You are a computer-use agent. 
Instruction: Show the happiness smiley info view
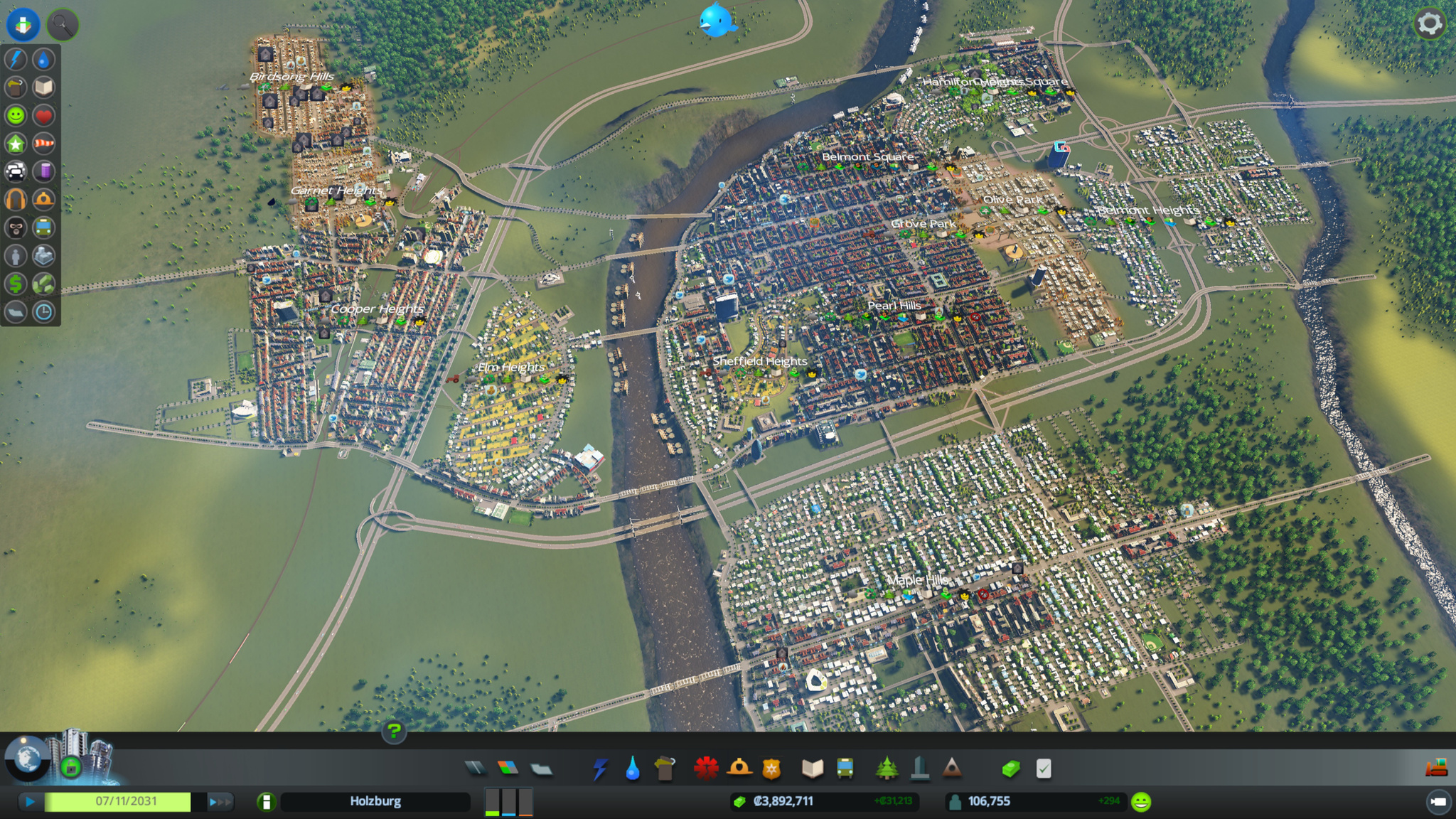click(x=16, y=115)
